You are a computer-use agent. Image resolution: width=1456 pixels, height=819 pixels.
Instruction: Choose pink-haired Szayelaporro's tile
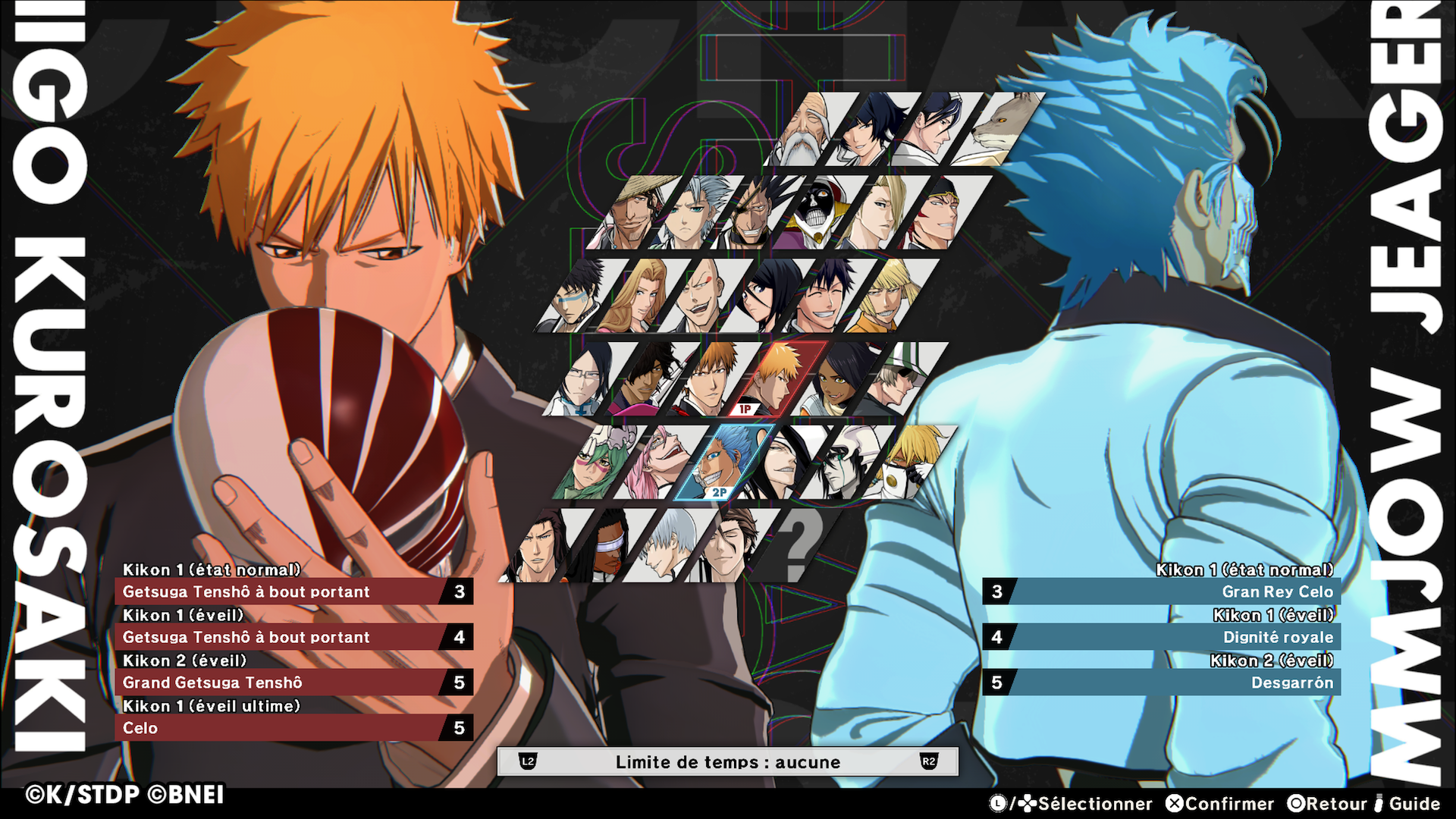pyautogui.click(x=661, y=463)
